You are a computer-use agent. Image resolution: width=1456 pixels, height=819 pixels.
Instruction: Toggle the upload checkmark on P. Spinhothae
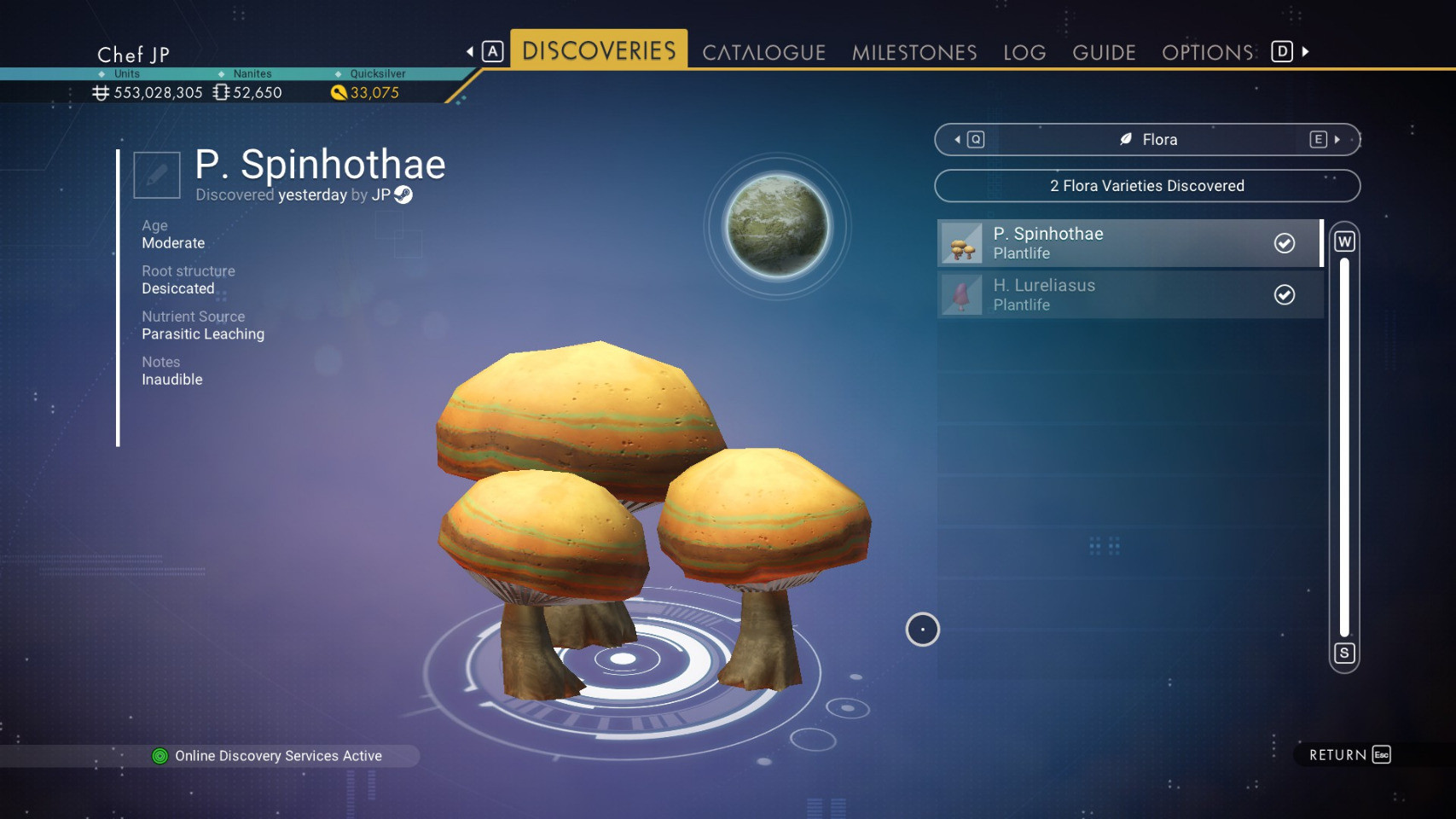tap(1285, 243)
